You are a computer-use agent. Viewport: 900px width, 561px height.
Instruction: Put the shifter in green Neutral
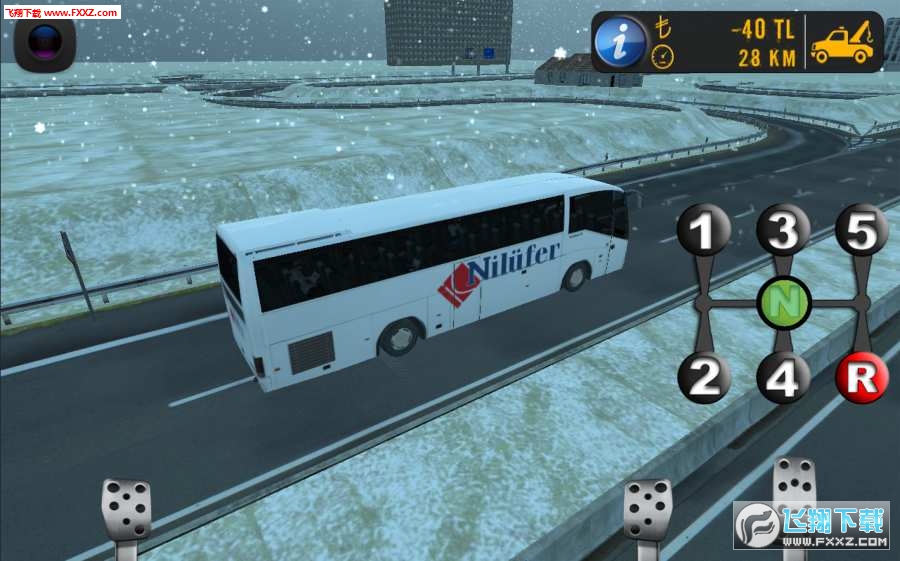pos(784,302)
